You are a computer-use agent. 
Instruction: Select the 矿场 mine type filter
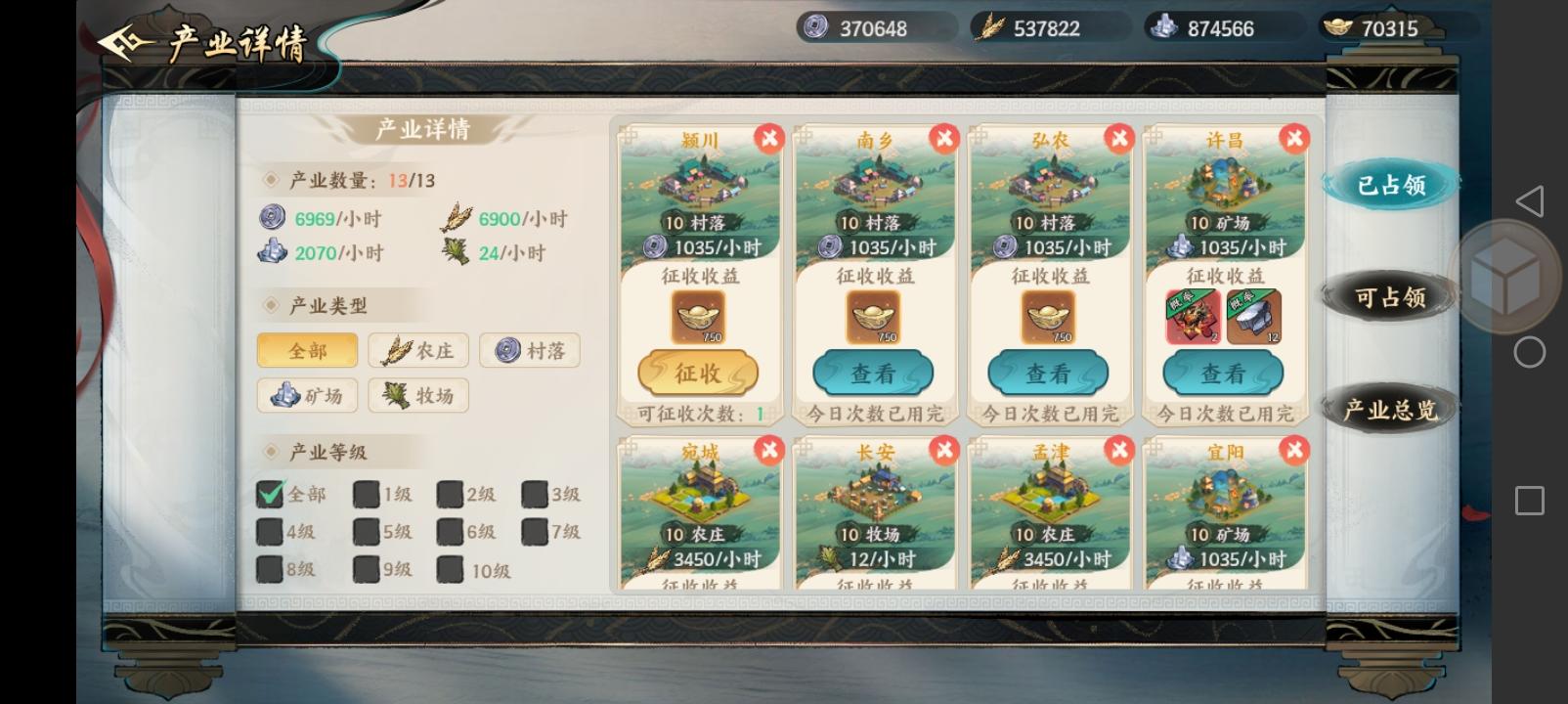307,395
